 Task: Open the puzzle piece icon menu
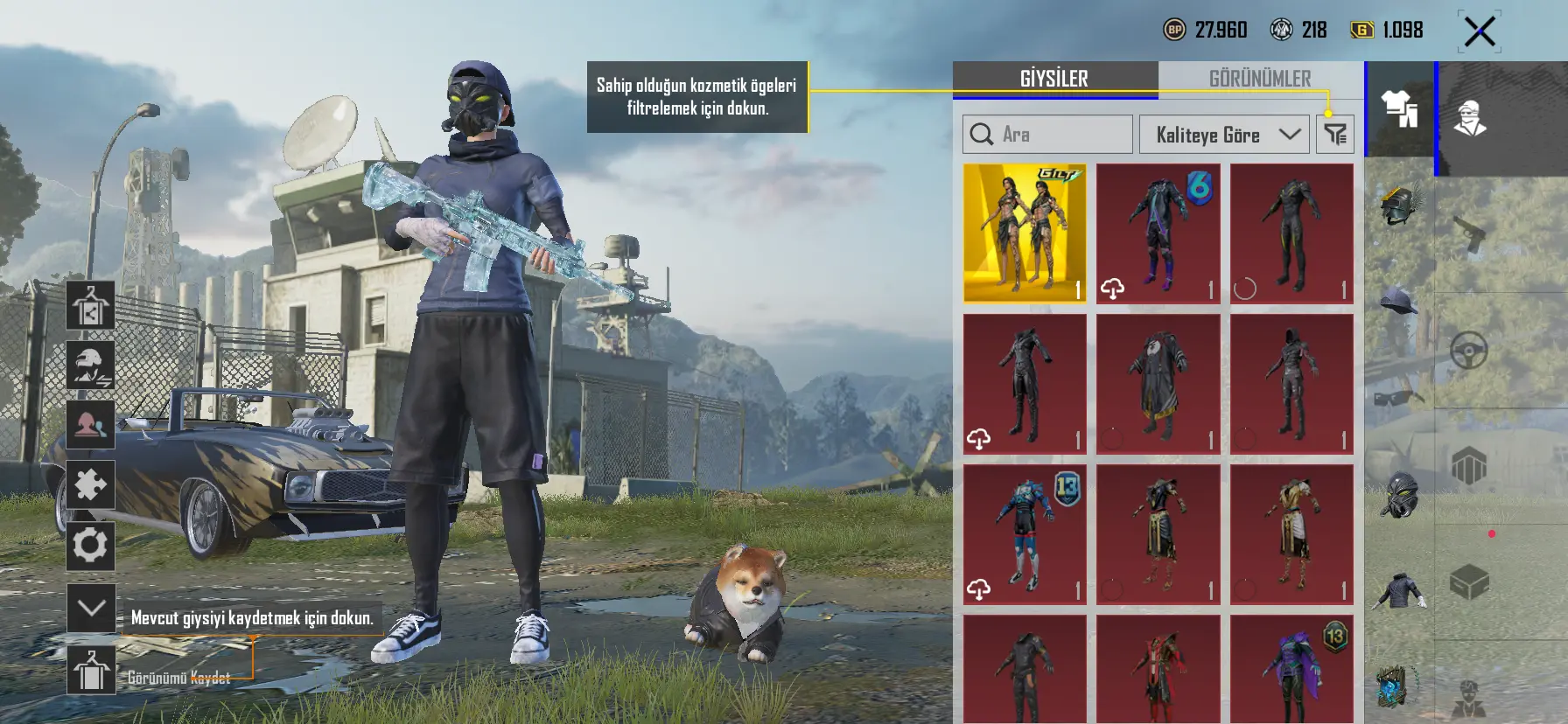[x=90, y=484]
